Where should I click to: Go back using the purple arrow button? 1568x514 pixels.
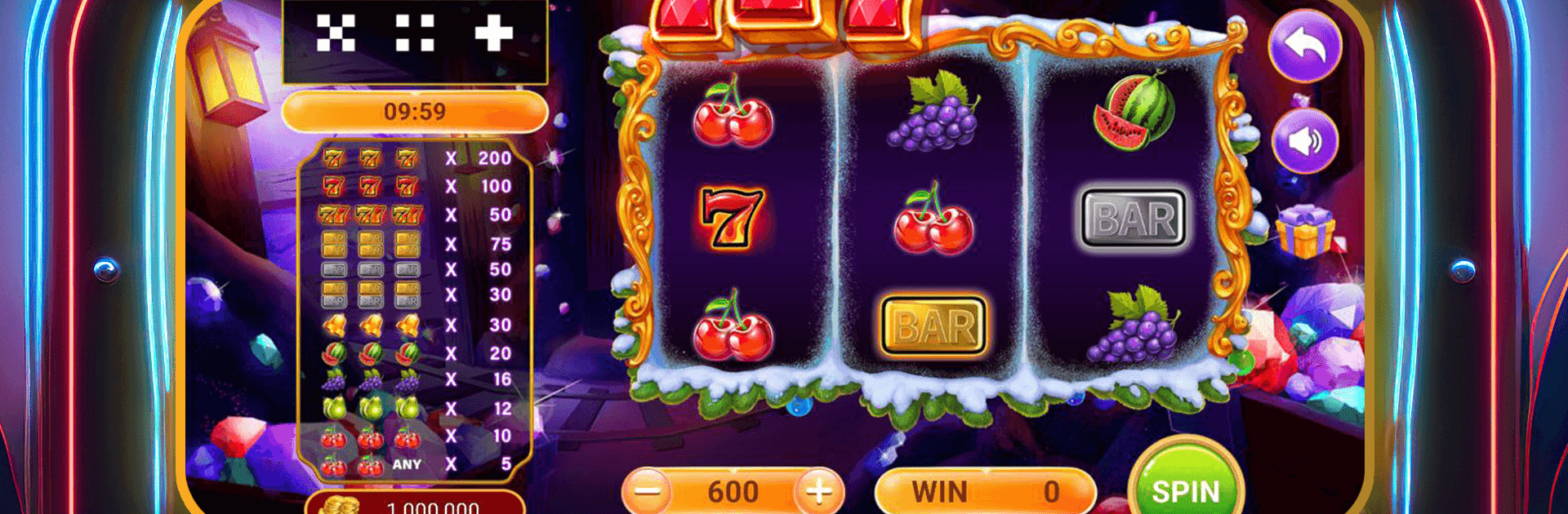pos(1305,46)
